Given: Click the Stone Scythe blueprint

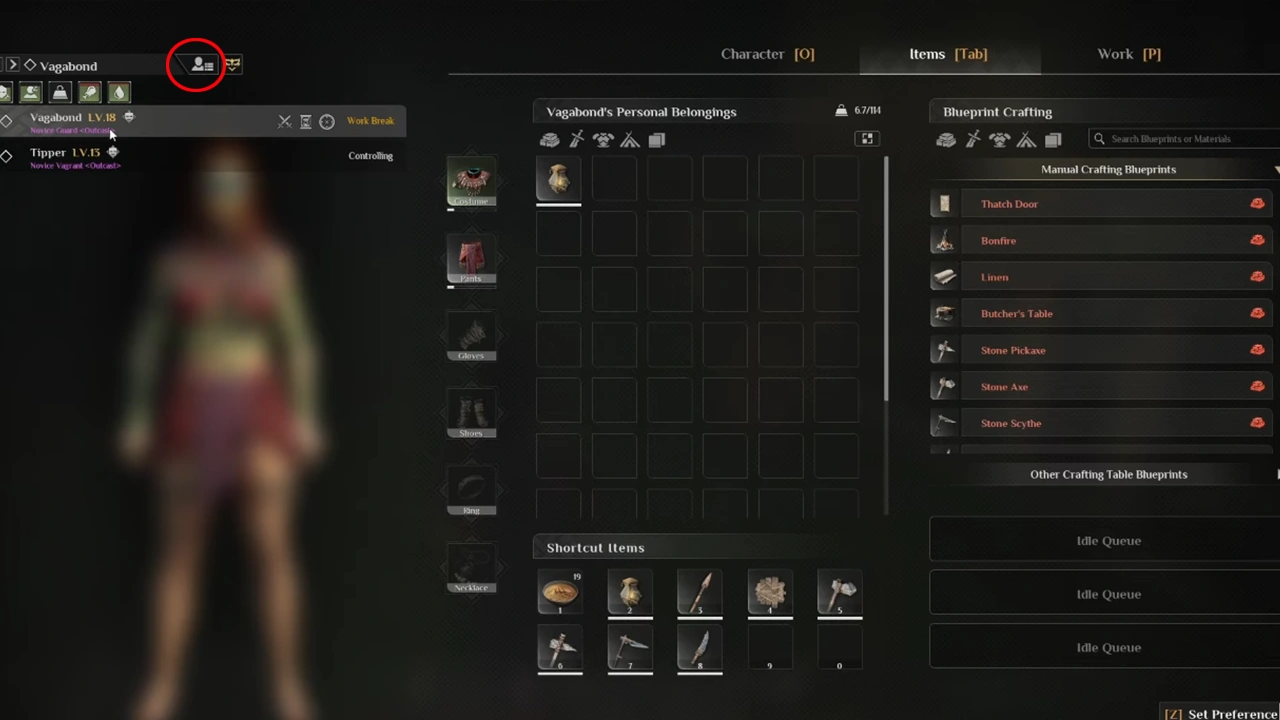Looking at the screenshot, I should 1010,424.
